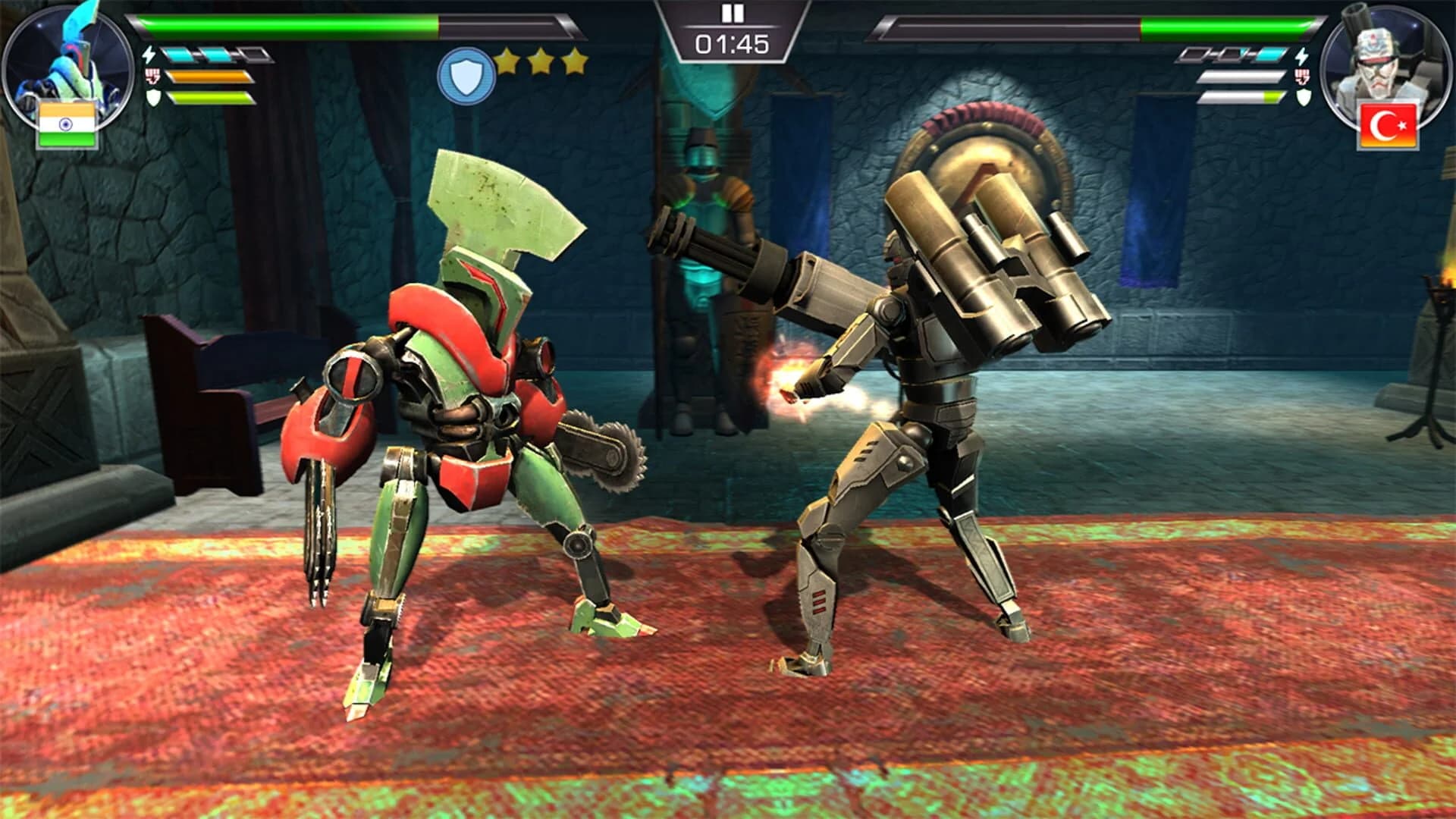
Task: Select the lightning bolt icon on the left HUD
Action: tap(149, 54)
